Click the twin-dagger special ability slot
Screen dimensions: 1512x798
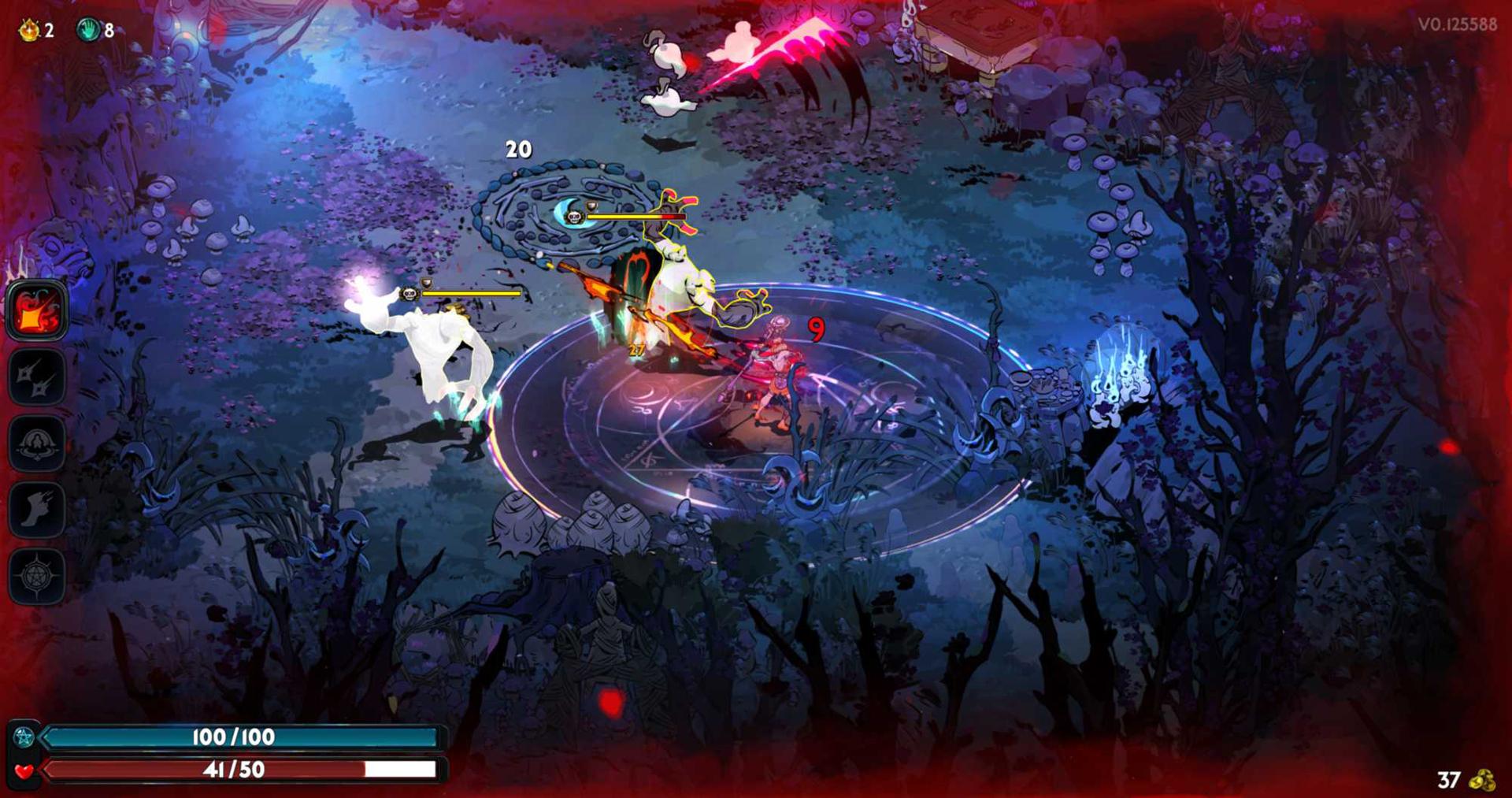tap(36, 377)
